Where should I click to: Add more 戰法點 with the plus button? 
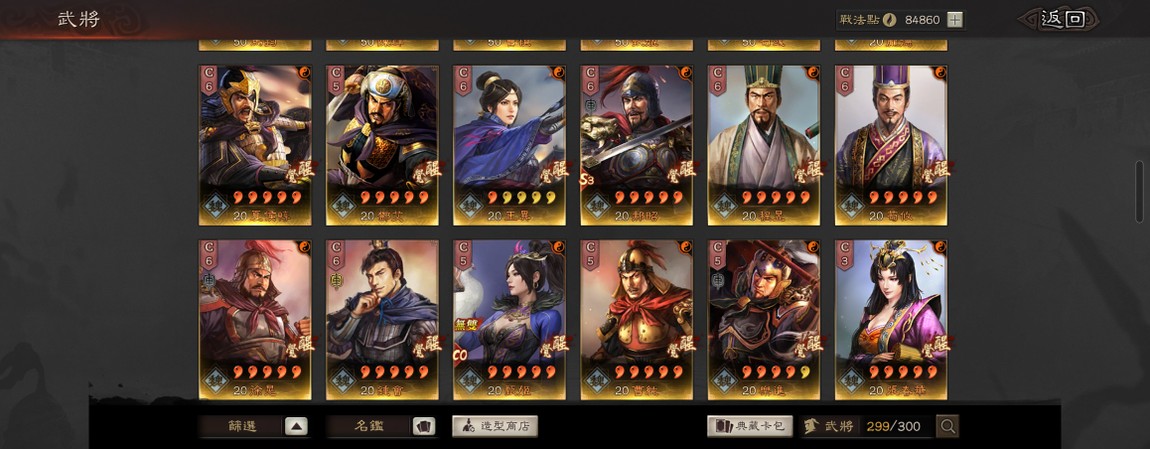[955, 19]
